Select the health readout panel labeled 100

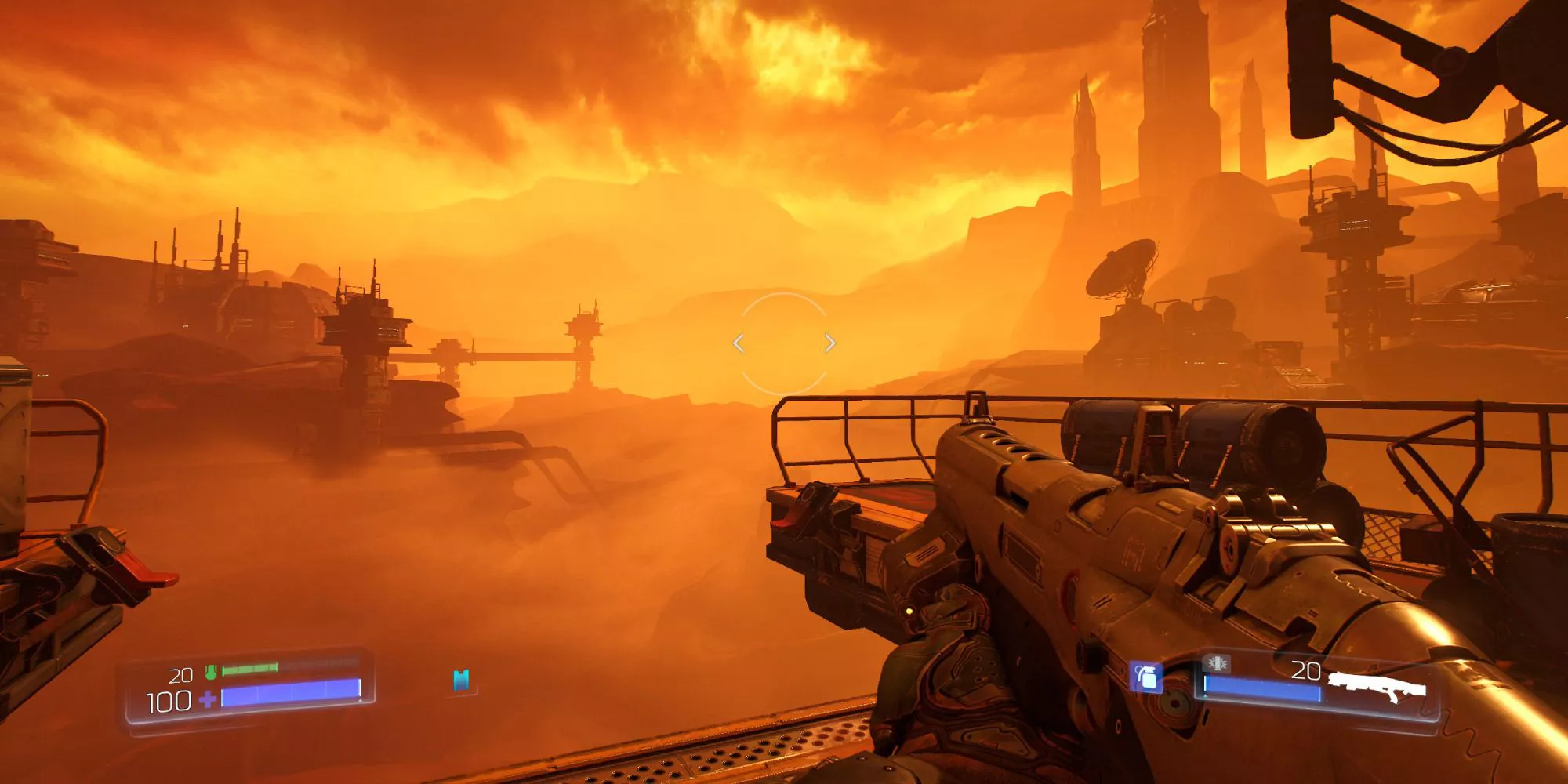[x=169, y=700]
